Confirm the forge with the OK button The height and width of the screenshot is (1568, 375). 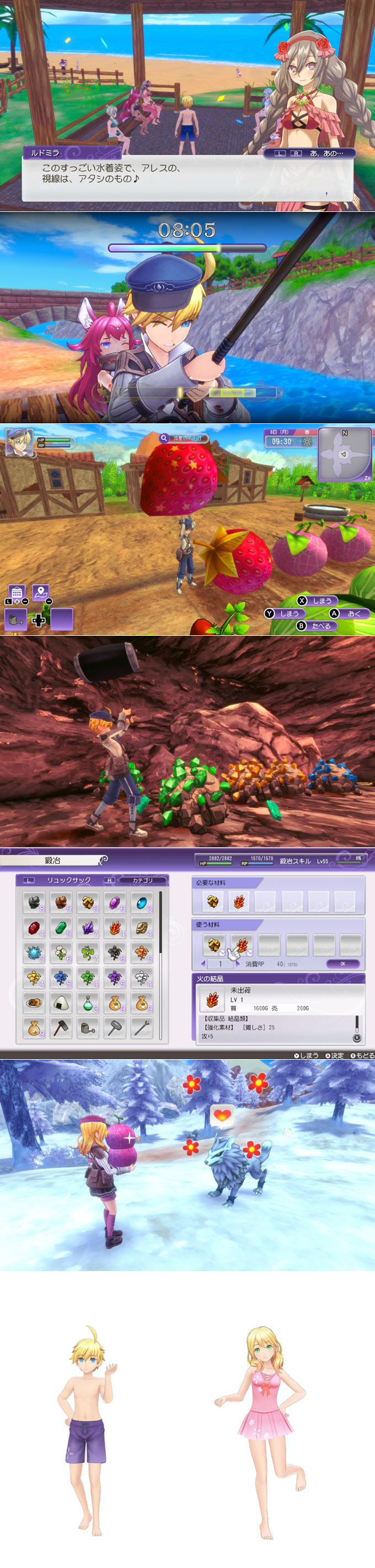342,964
